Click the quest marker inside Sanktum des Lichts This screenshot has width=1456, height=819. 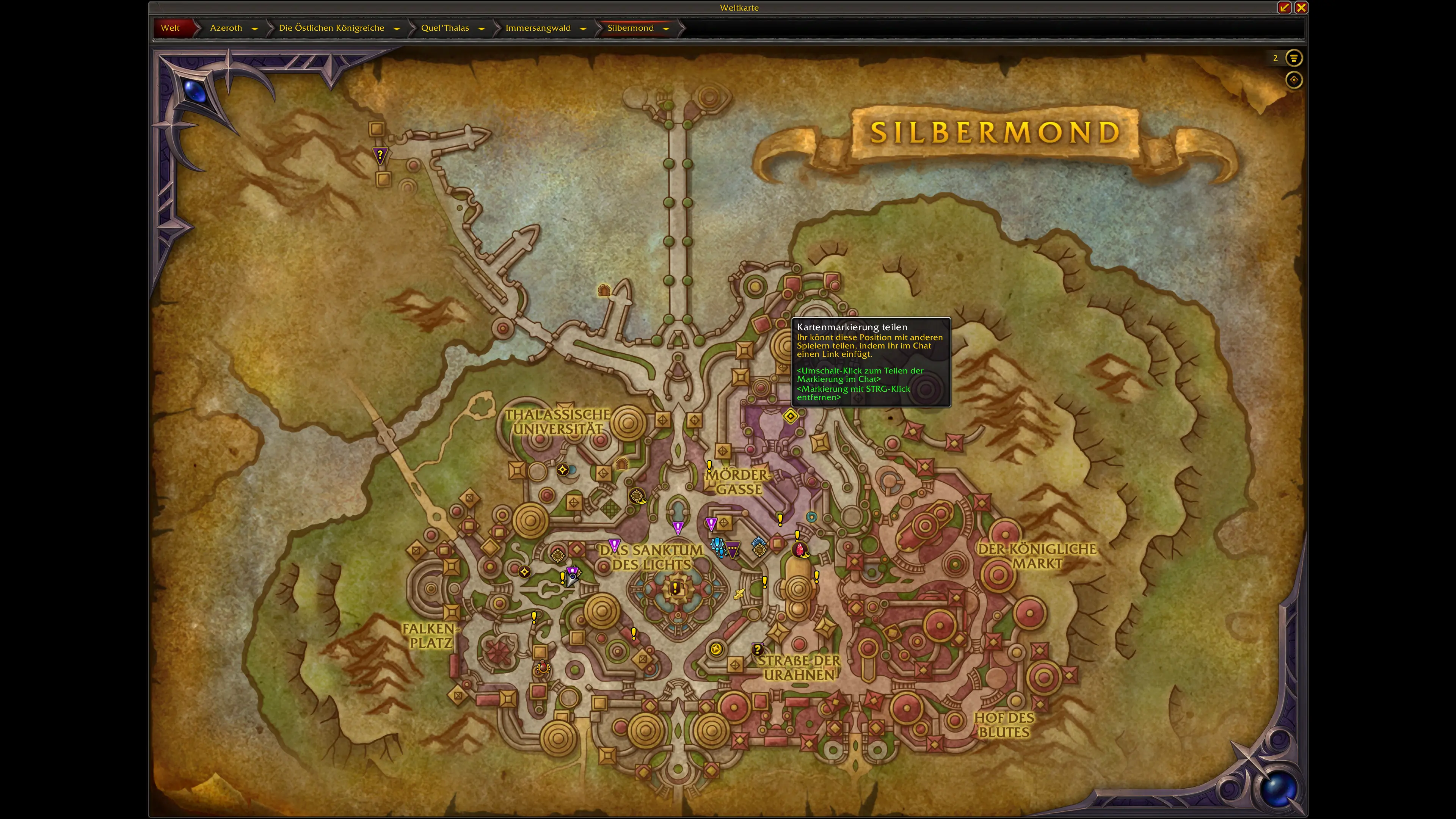(x=676, y=589)
